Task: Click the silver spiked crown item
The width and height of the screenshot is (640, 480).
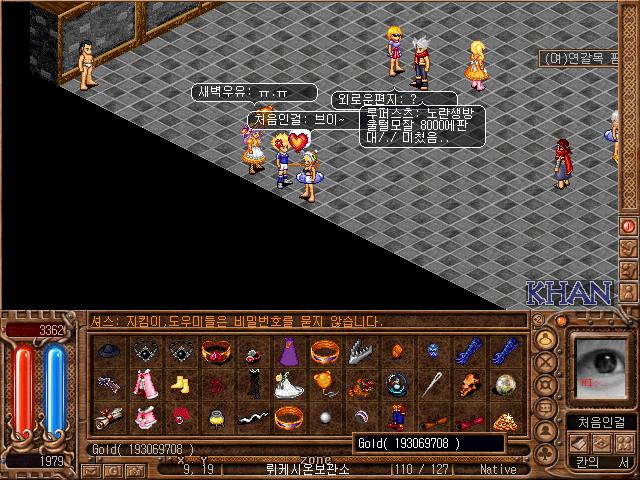Action: 360,351
